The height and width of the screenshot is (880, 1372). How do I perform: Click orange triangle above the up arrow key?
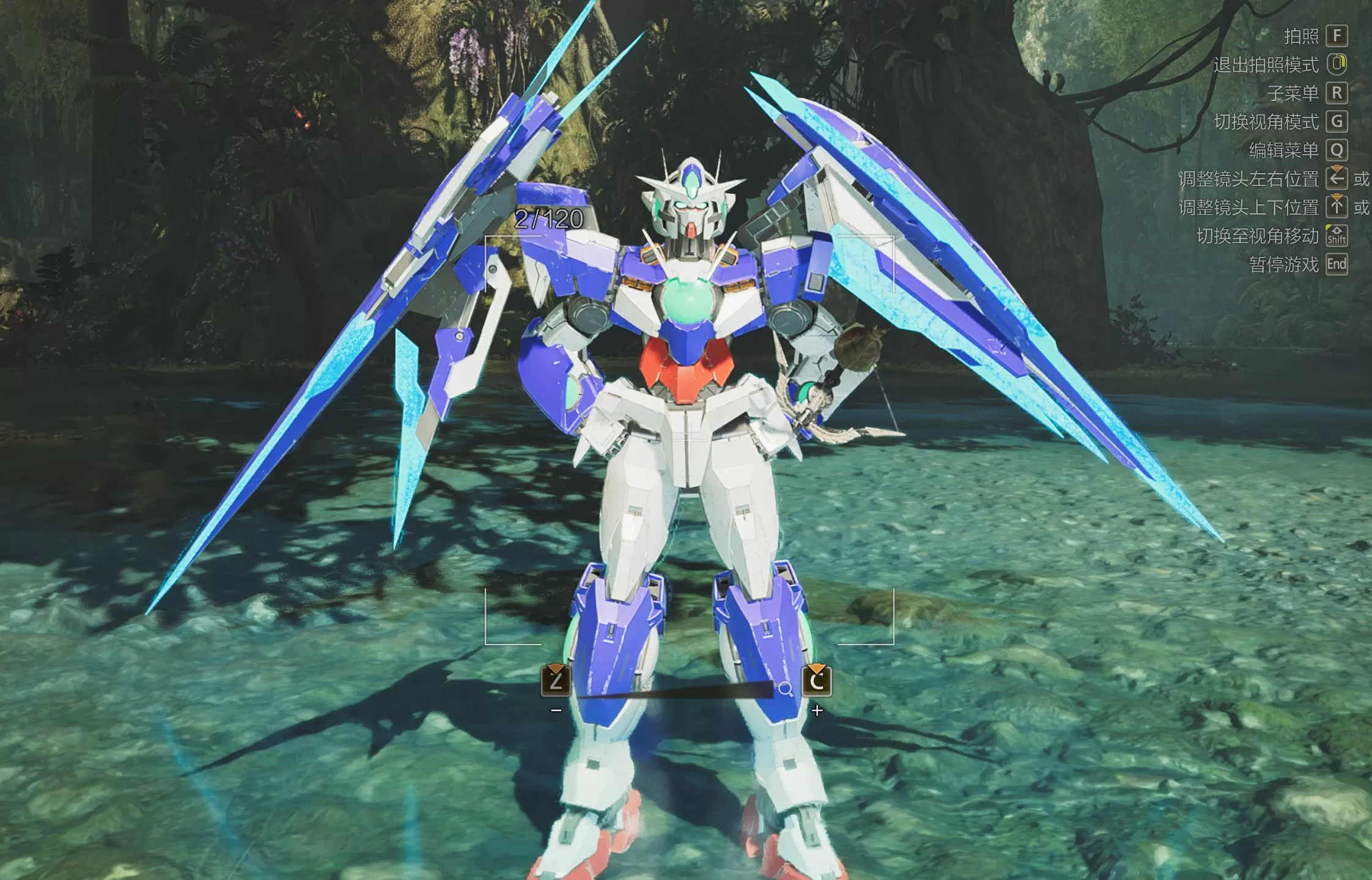click(1337, 198)
